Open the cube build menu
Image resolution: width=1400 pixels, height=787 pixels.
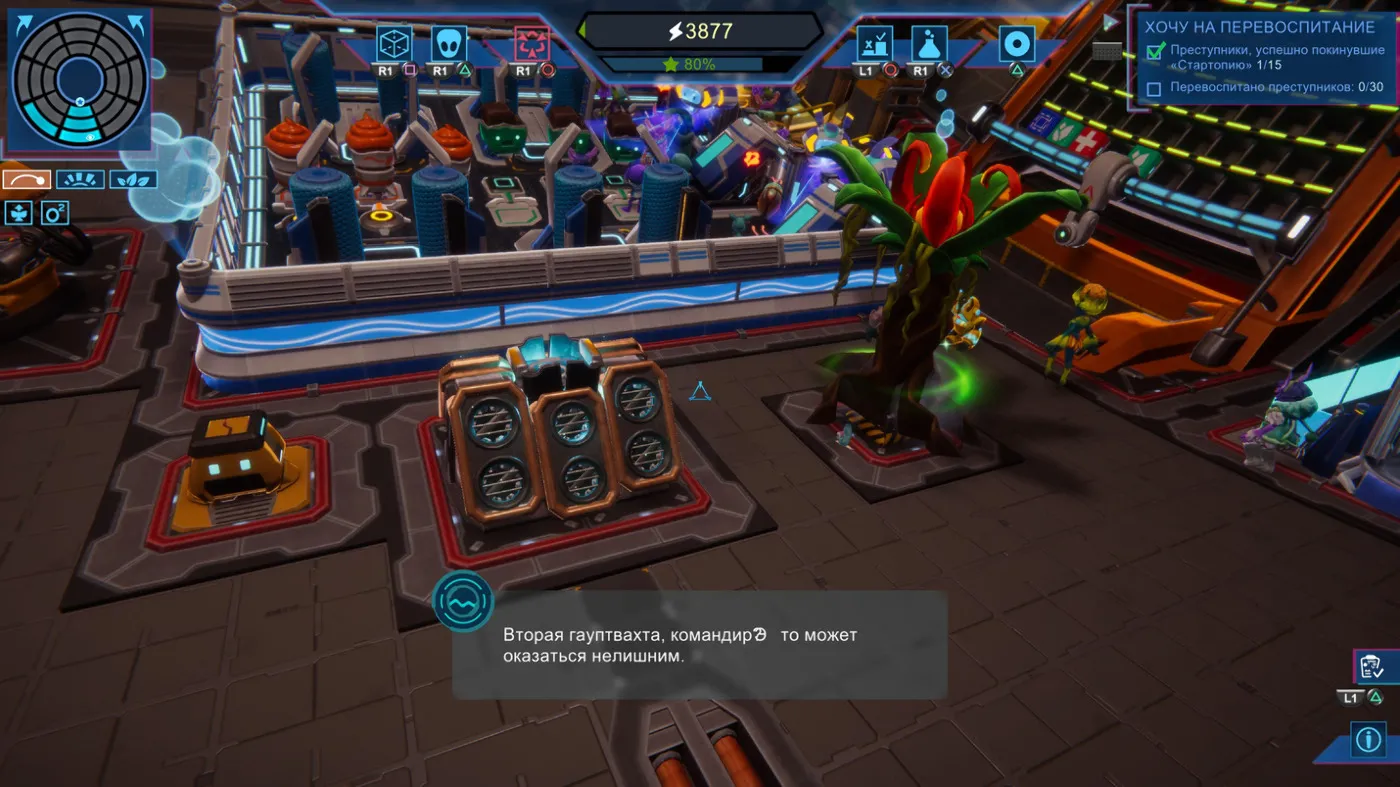click(394, 44)
